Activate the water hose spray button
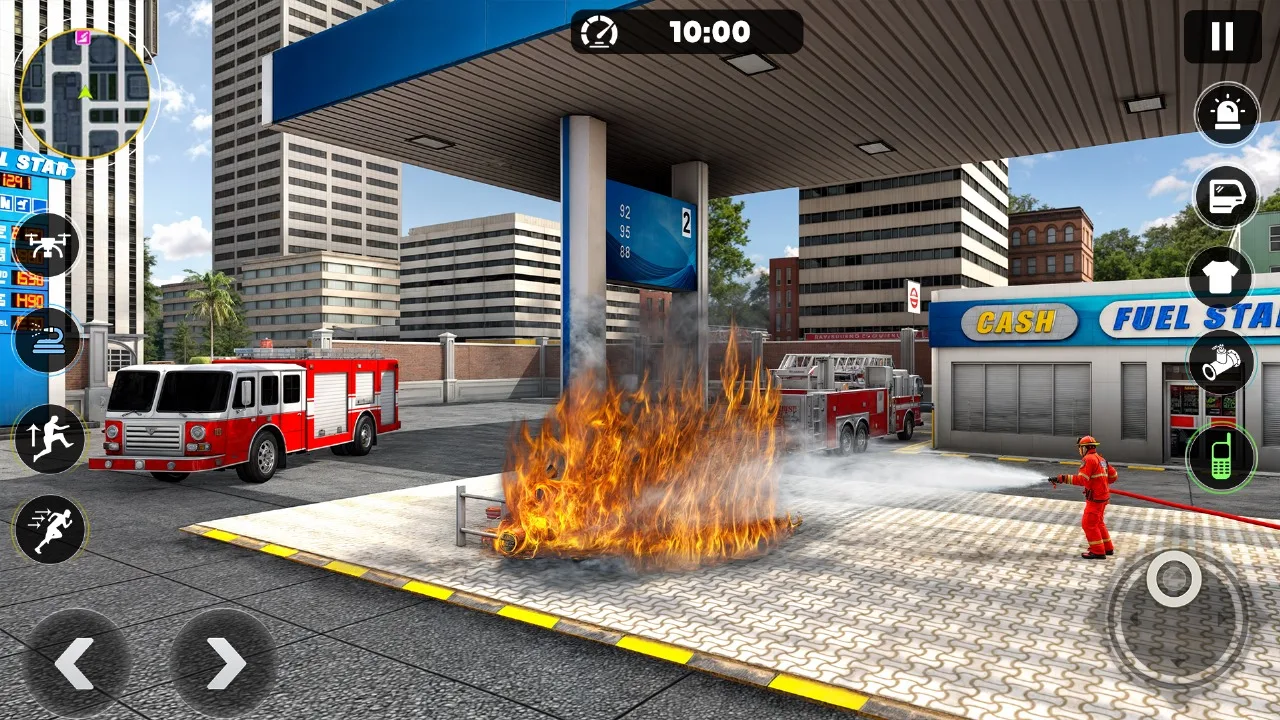Screen dimensions: 1280x720 [x=47, y=341]
